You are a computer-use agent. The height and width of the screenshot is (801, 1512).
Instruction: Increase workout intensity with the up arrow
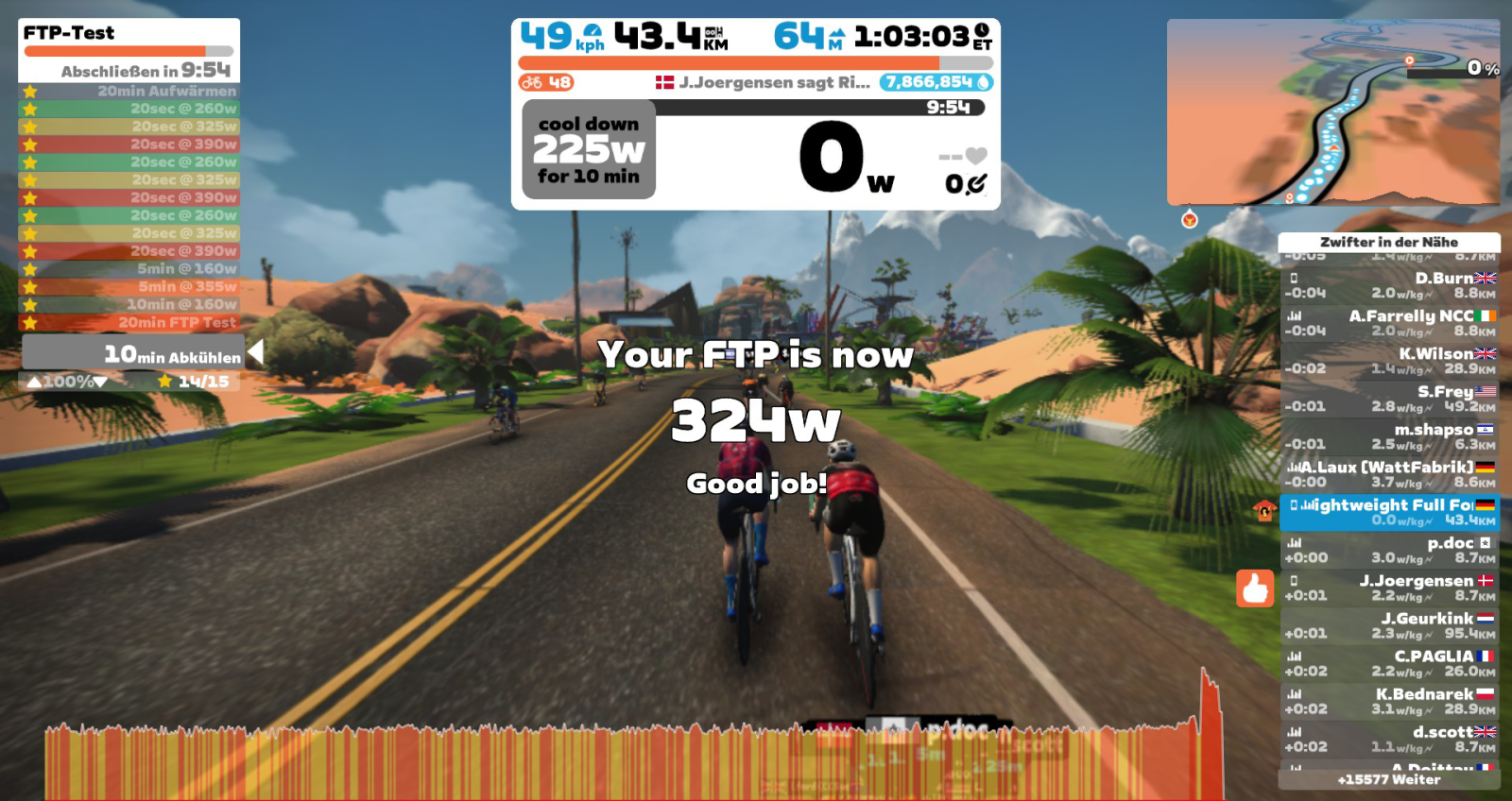34,382
